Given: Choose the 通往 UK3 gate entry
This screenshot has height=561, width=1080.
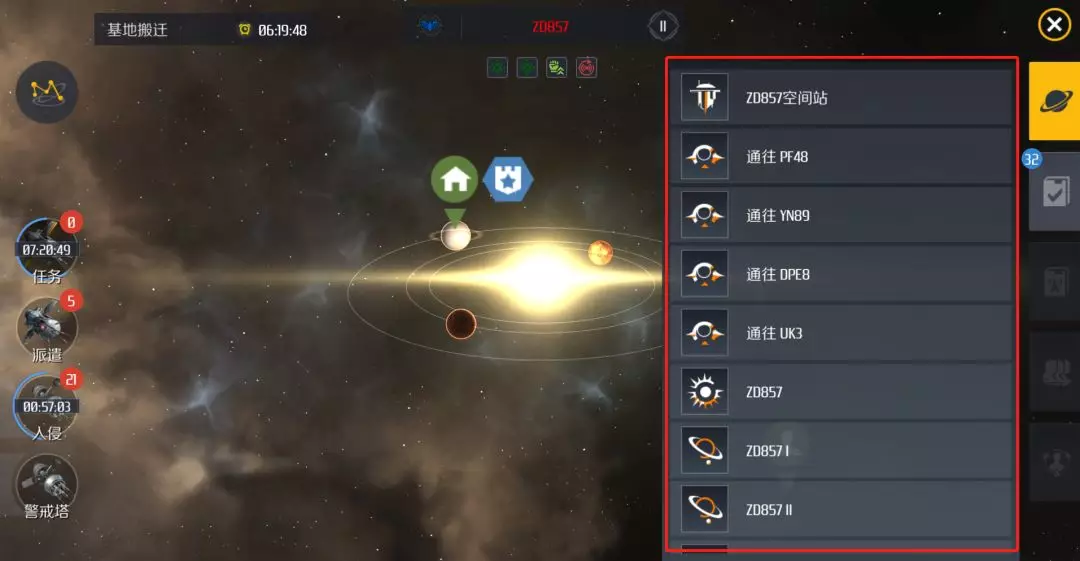Looking at the screenshot, I should (841, 333).
